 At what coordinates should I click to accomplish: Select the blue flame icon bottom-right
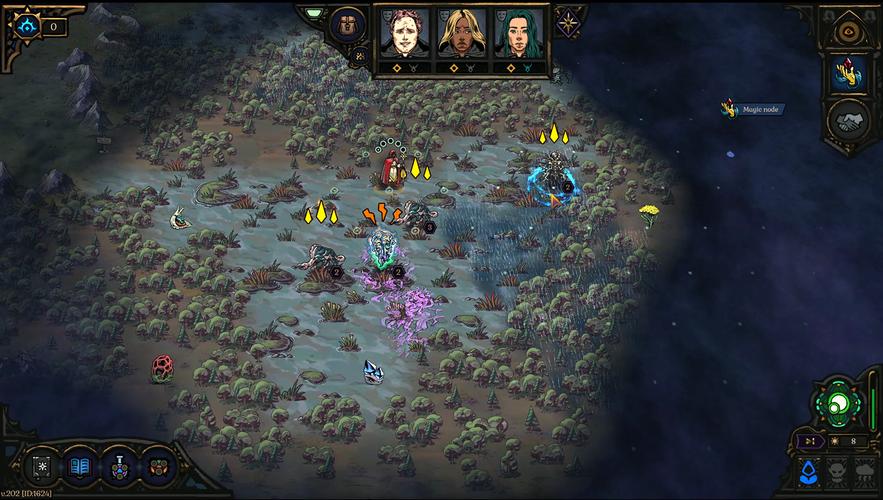(x=810, y=470)
